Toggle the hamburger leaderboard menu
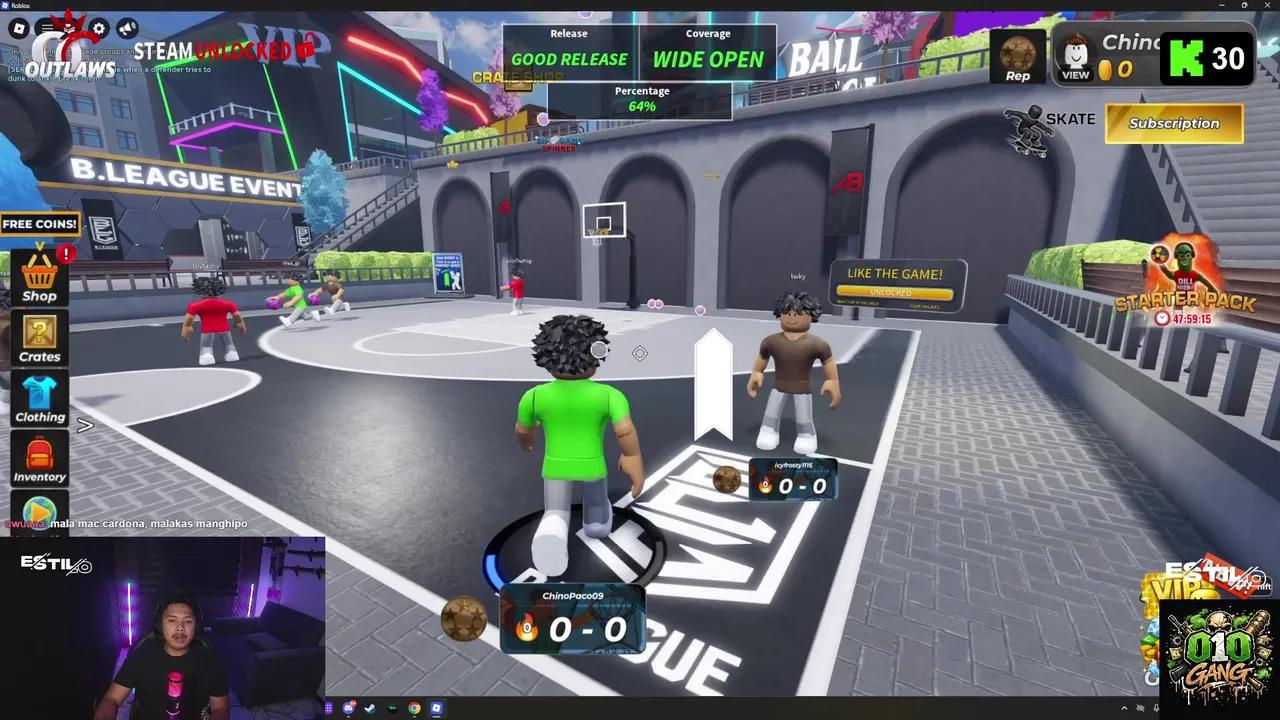Image resolution: width=1280 pixels, height=720 pixels. click(x=46, y=28)
